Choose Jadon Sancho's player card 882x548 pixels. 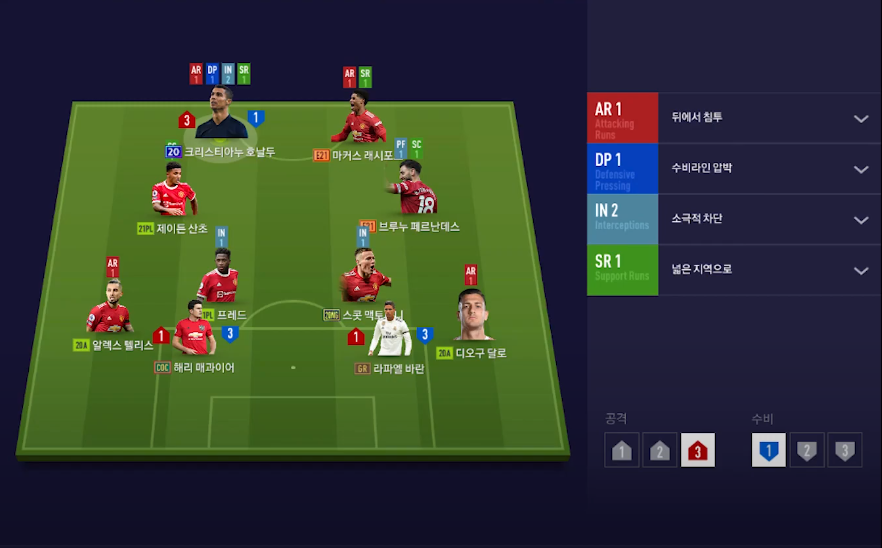point(174,190)
